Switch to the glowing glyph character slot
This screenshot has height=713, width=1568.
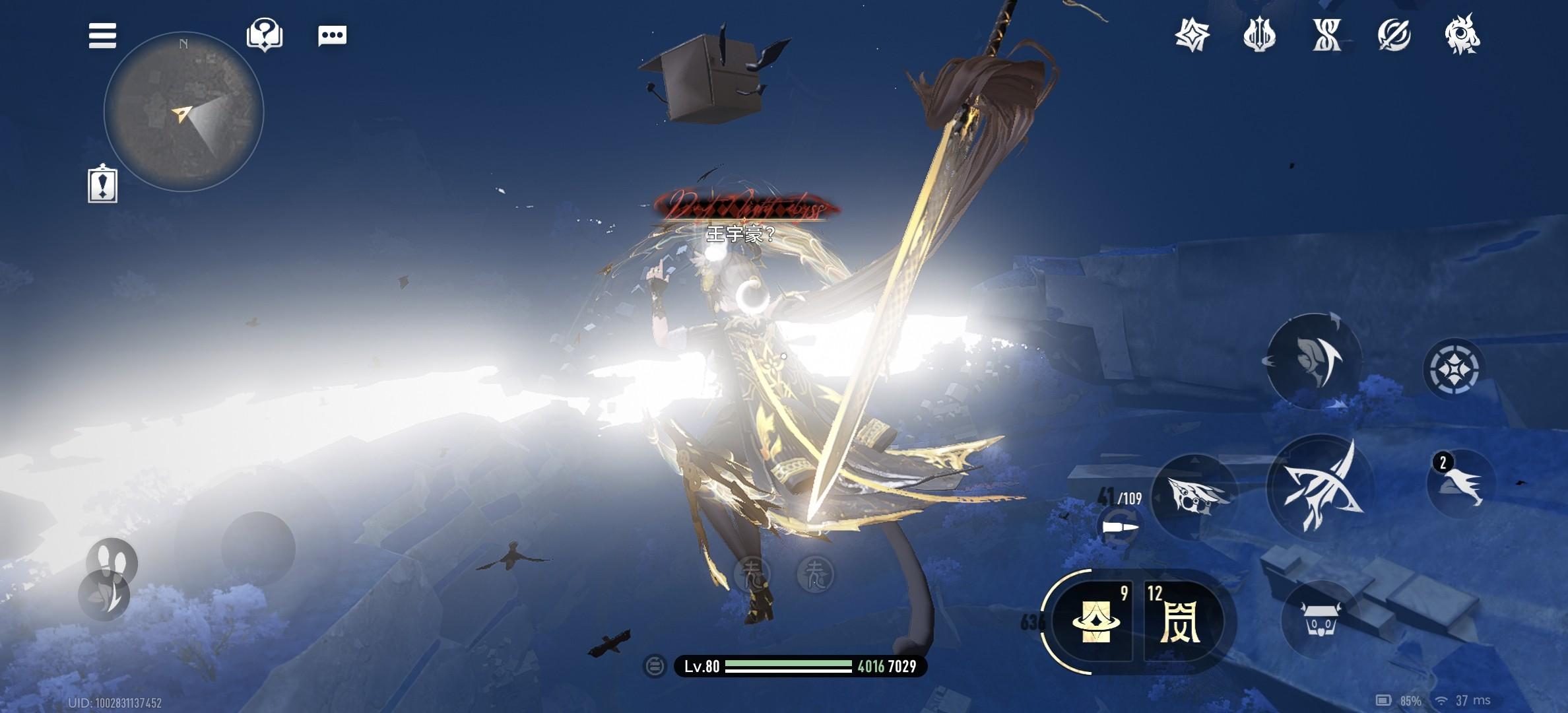pyautogui.click(x=1180, y=622)
